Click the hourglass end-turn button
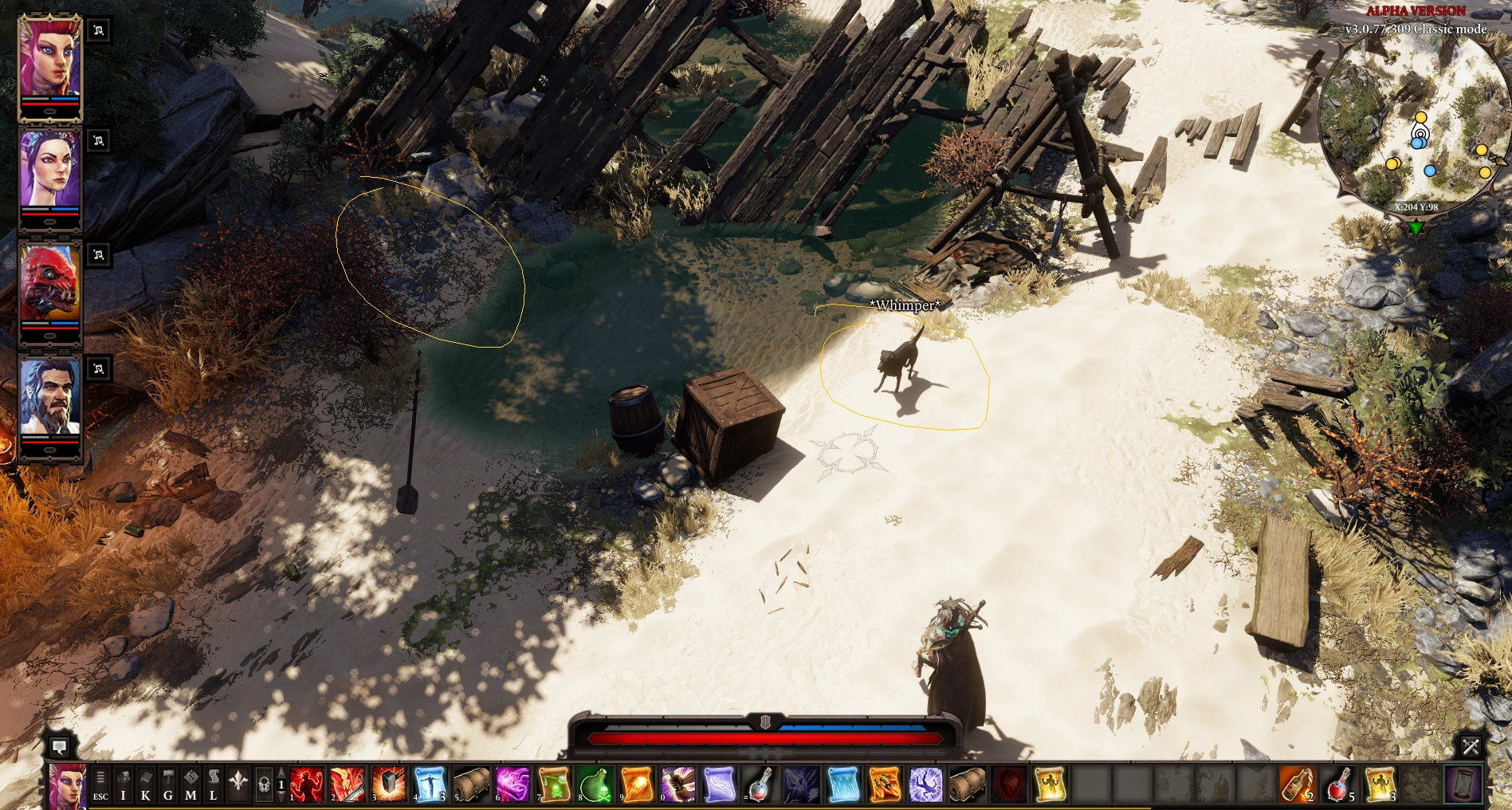 (1463, 784)
